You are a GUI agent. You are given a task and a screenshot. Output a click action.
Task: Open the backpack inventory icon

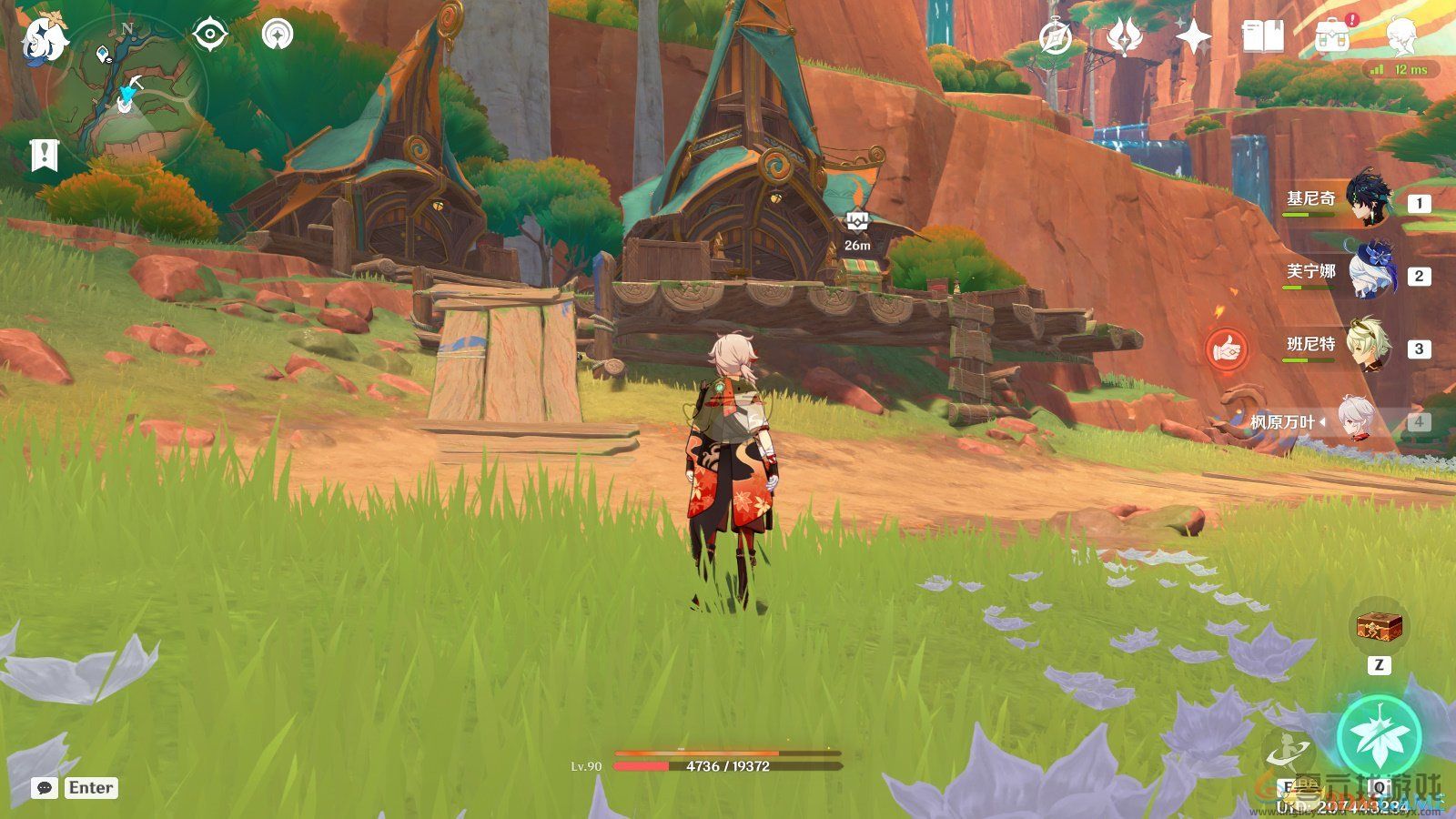(1331, 38)
